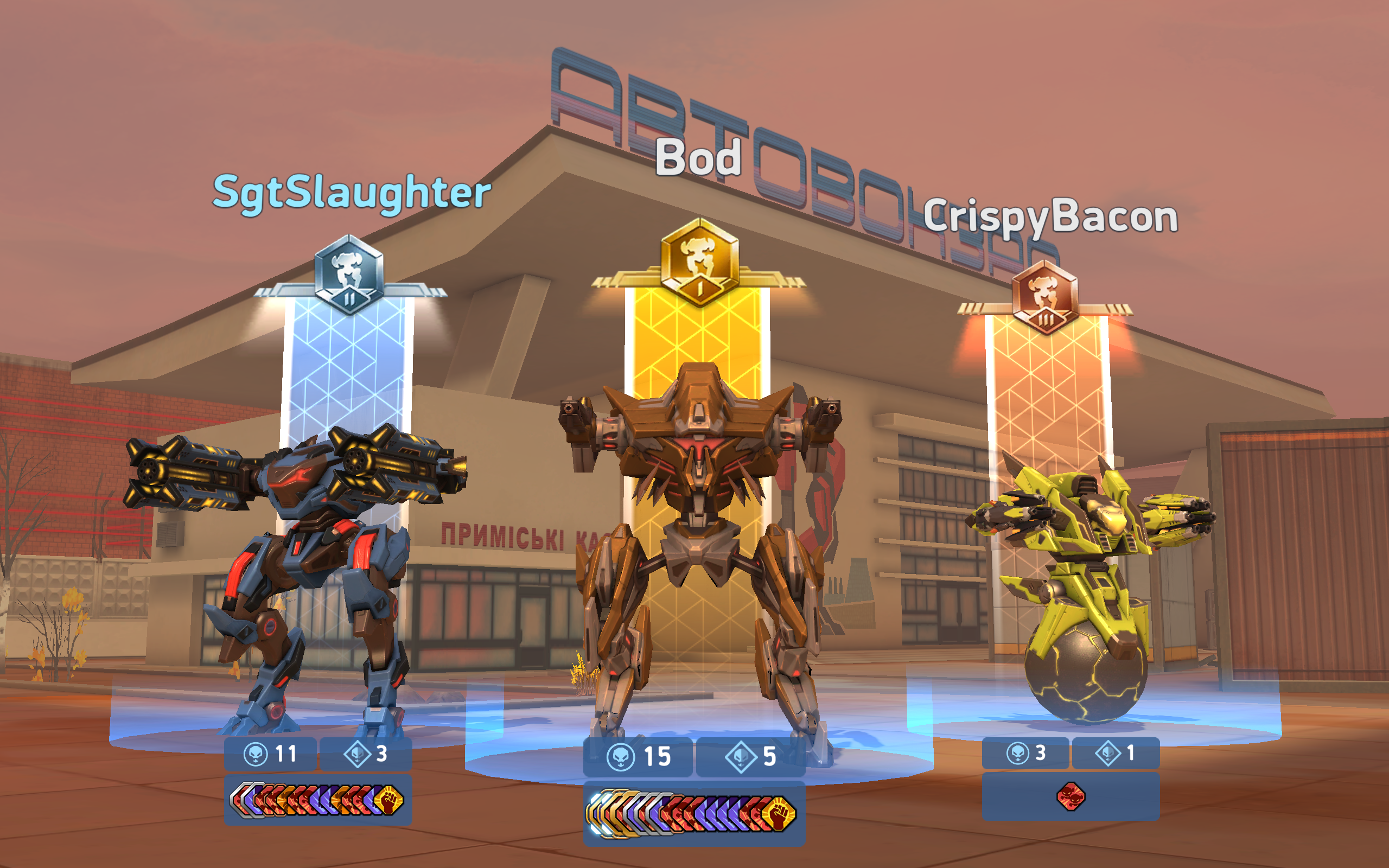
Task: Click the diamond MVP skull icon beside Bod's 5
Action: 741,756
